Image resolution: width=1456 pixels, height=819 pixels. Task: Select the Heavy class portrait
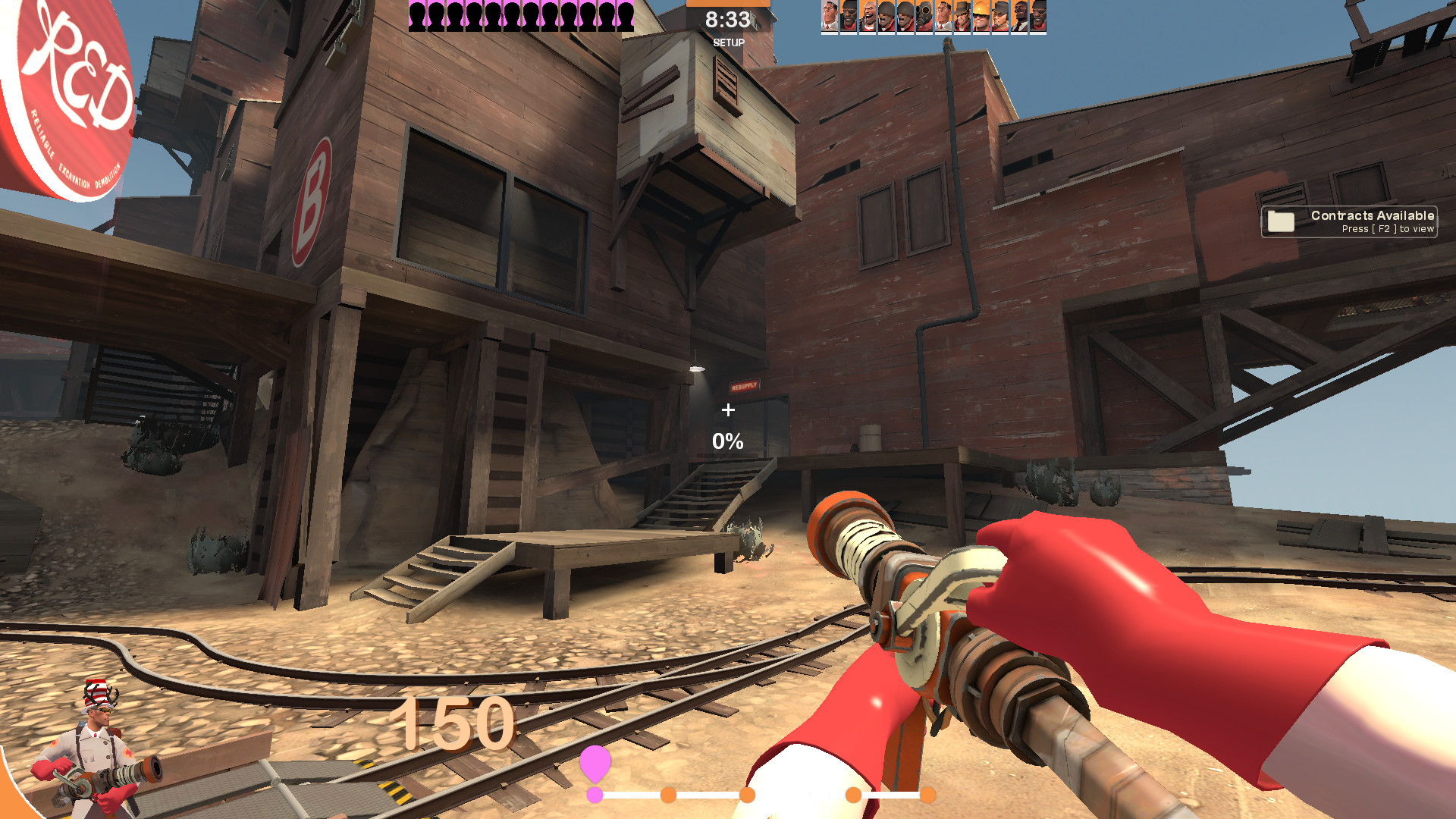point(869,15)
